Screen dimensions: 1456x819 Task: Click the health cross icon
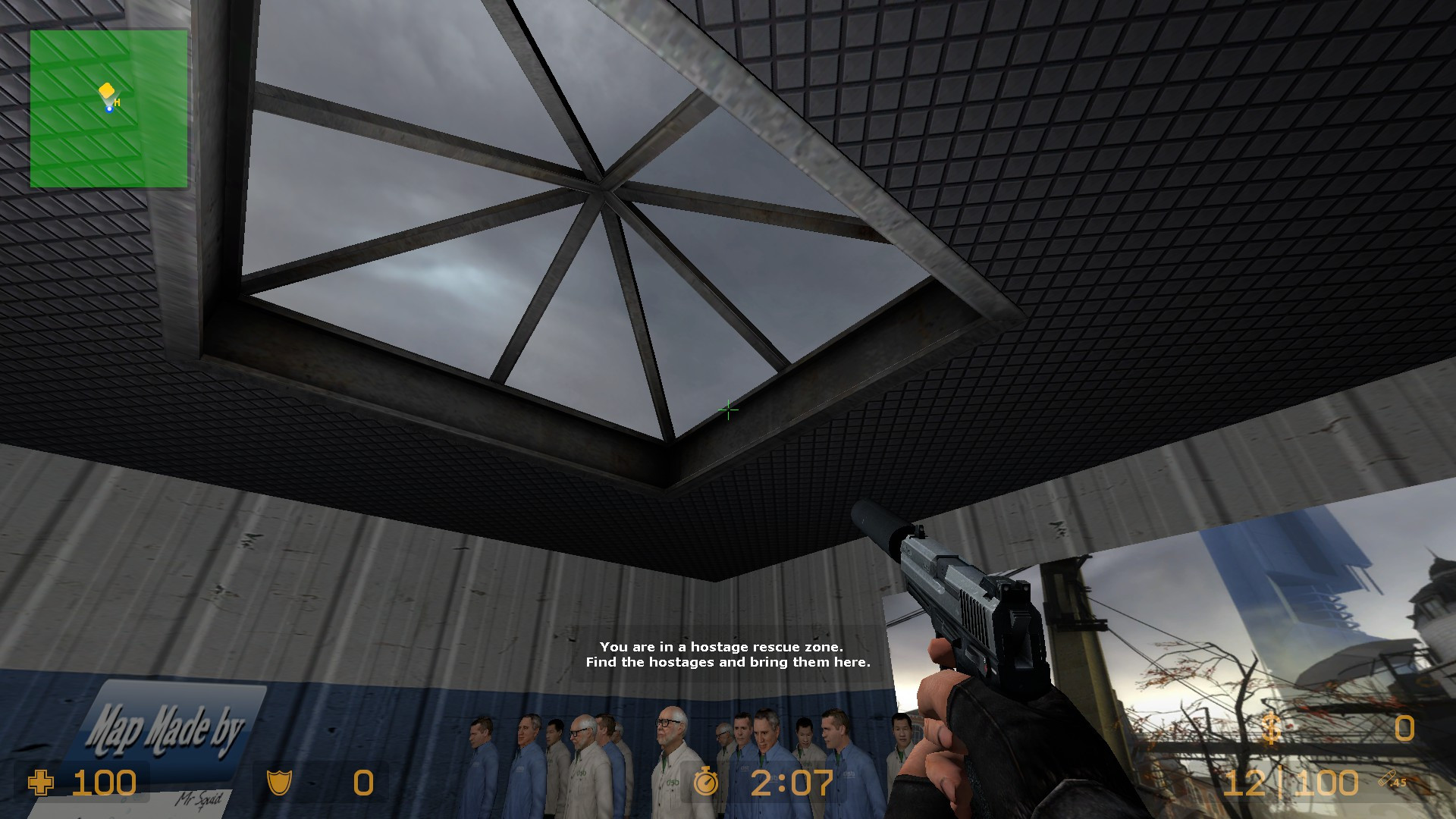(42, 783)
